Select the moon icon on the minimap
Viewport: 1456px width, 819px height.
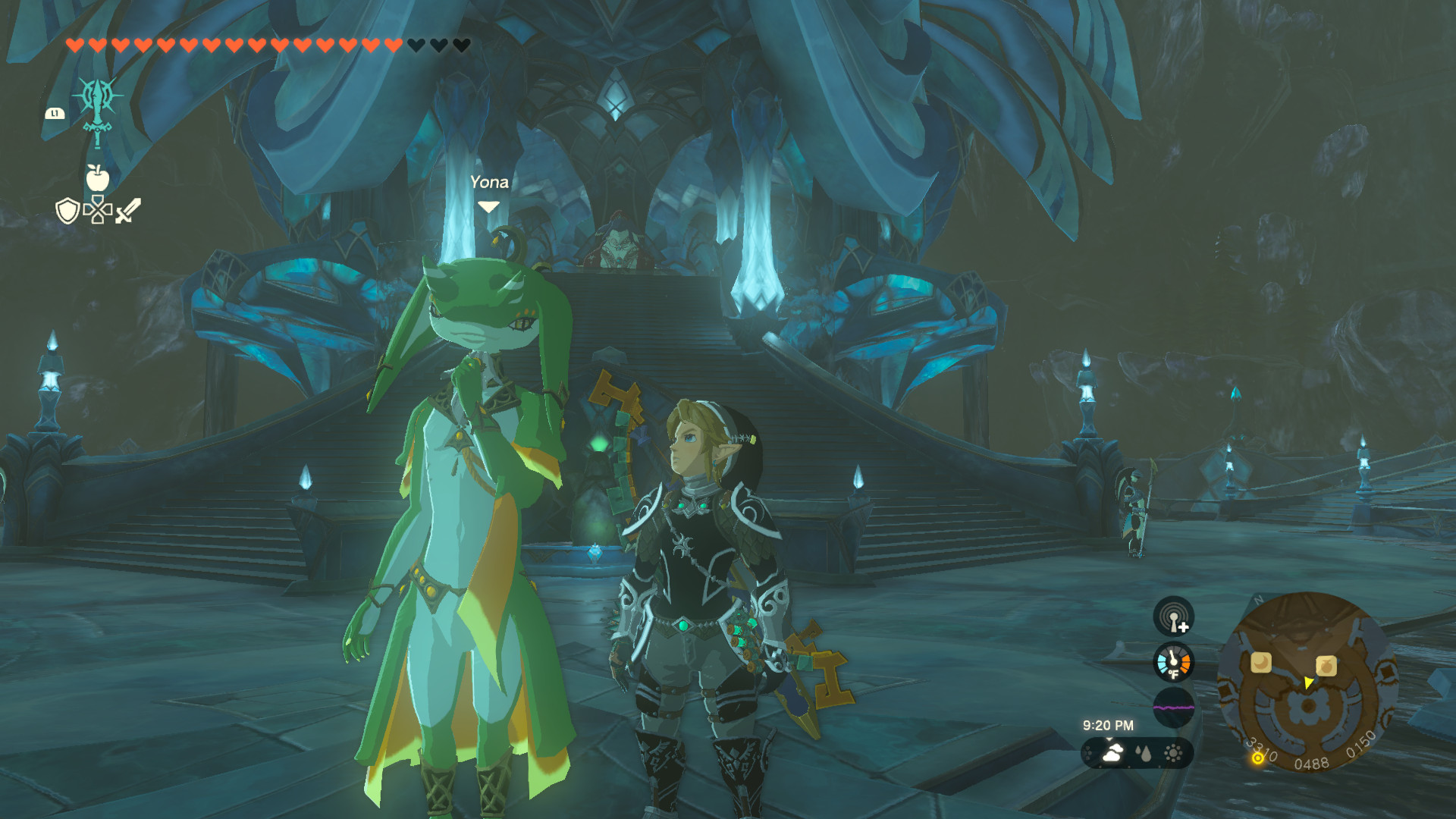pyautogui.click(x=1260, y=662)
